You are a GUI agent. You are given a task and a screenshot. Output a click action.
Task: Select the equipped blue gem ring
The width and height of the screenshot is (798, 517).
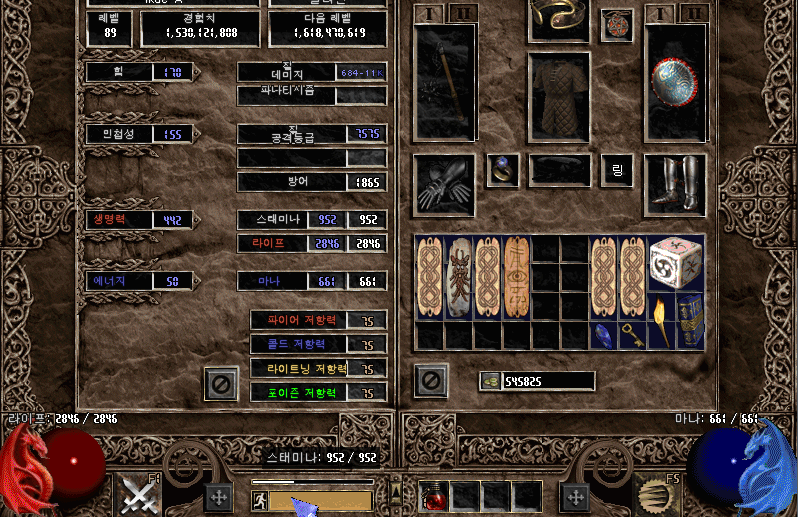click(502, 170)
